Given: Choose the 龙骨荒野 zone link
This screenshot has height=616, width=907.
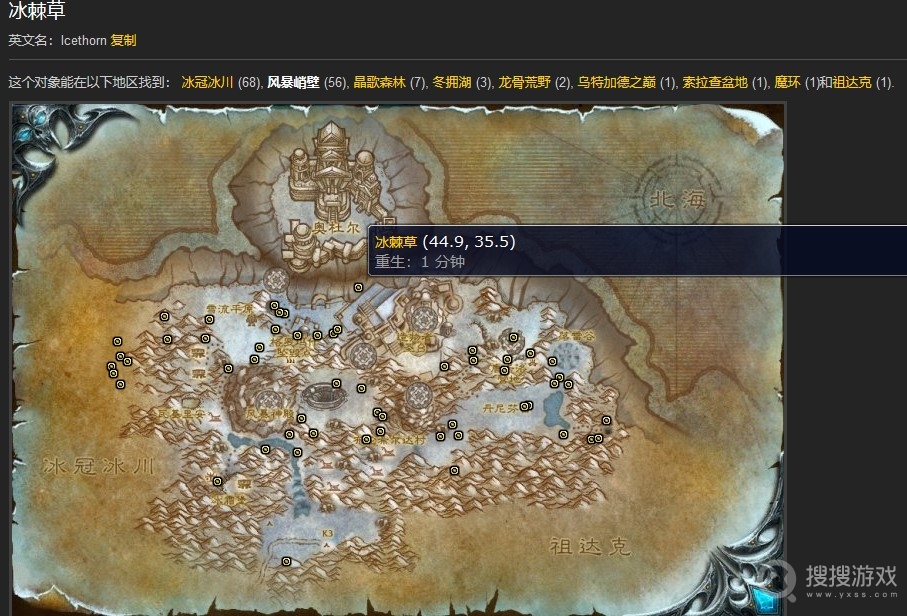Looking at the screenshot, I should pos(524,82).
